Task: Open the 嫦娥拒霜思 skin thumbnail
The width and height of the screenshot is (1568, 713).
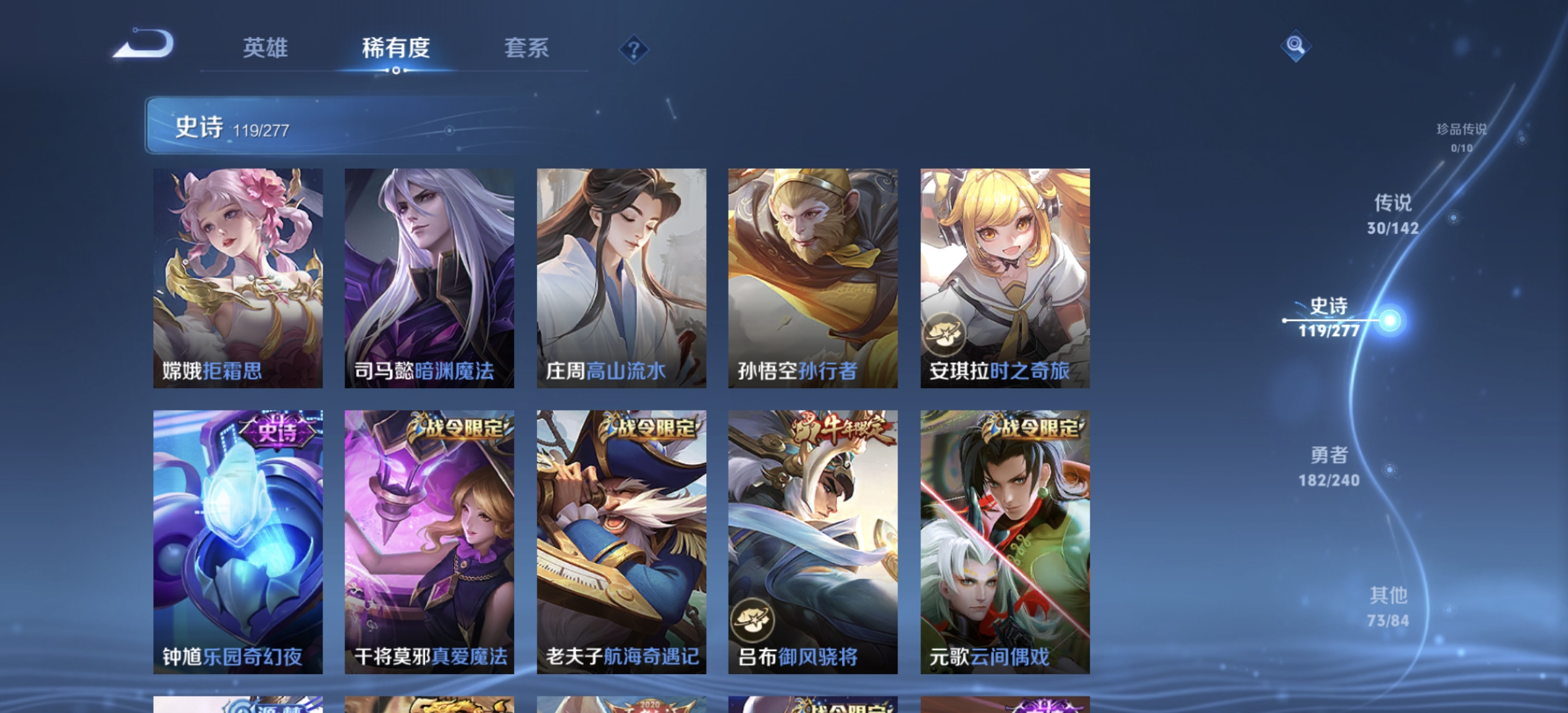Action: (x=238, y=277)
